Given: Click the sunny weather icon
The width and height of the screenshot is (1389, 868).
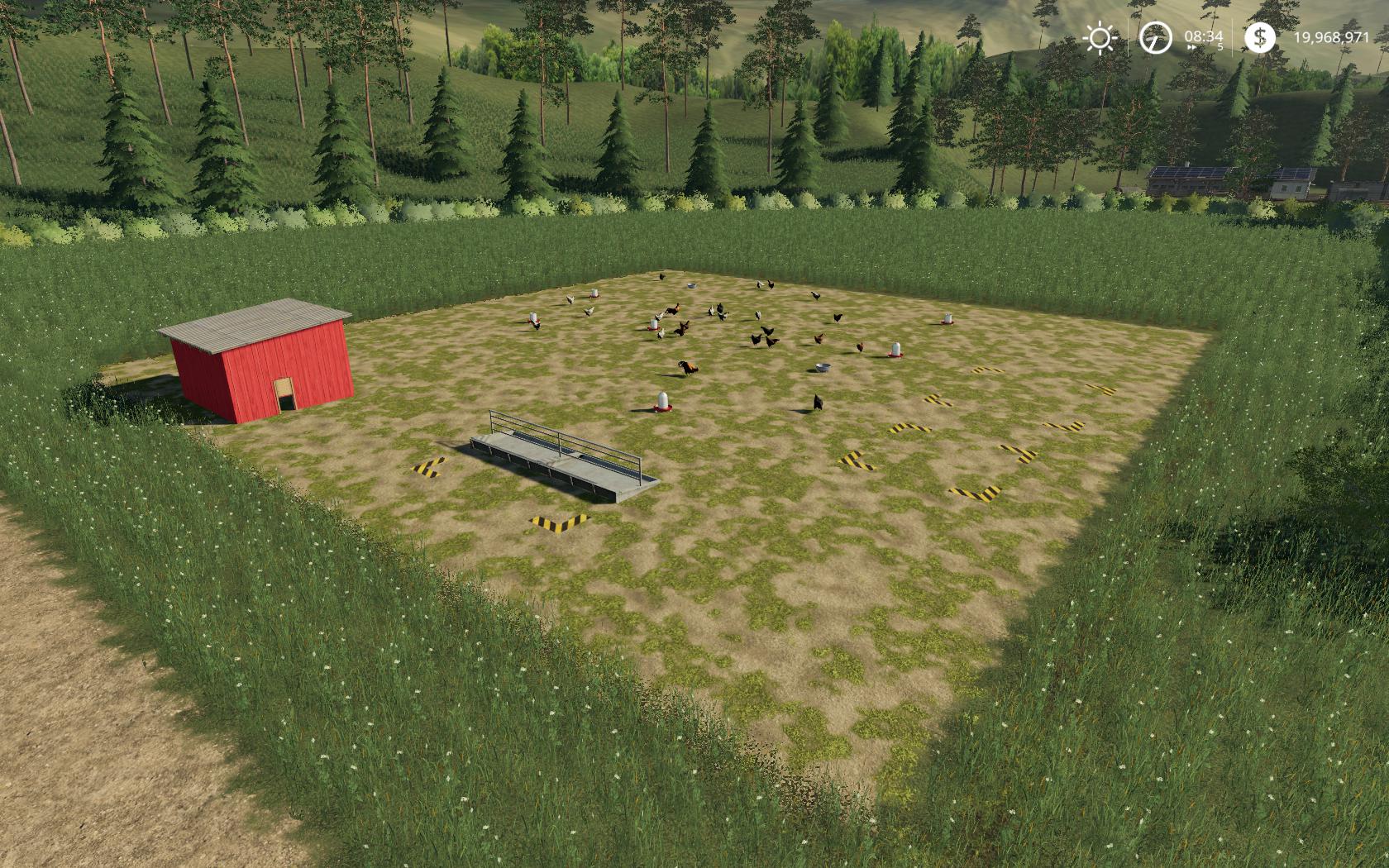Looking at the screenshot, I should pyautogui.click(x=1100, y=38).
